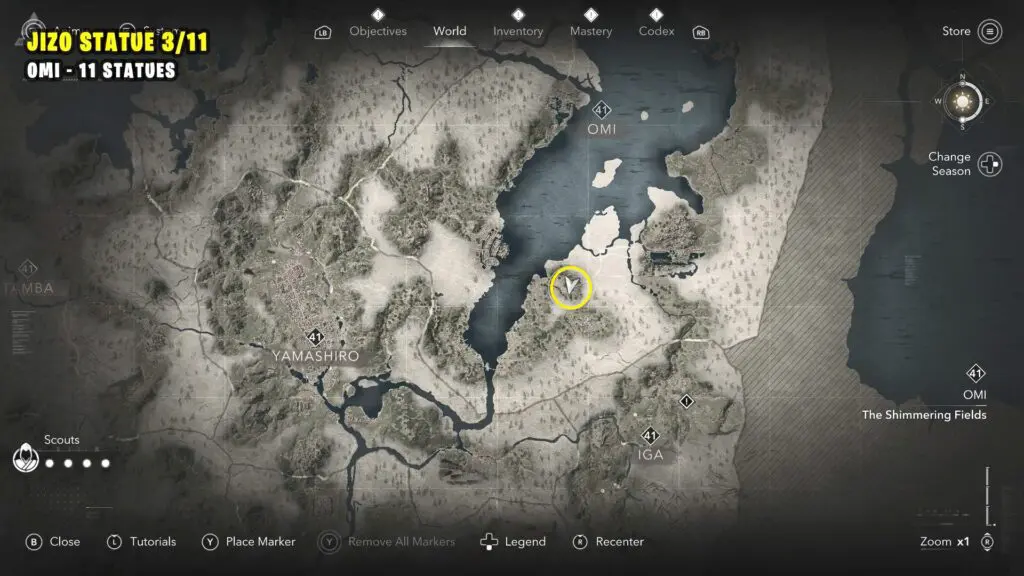Viewport: 1024px width, 576px height.
Task: Switch to the World tab
Action: [449, 31]
